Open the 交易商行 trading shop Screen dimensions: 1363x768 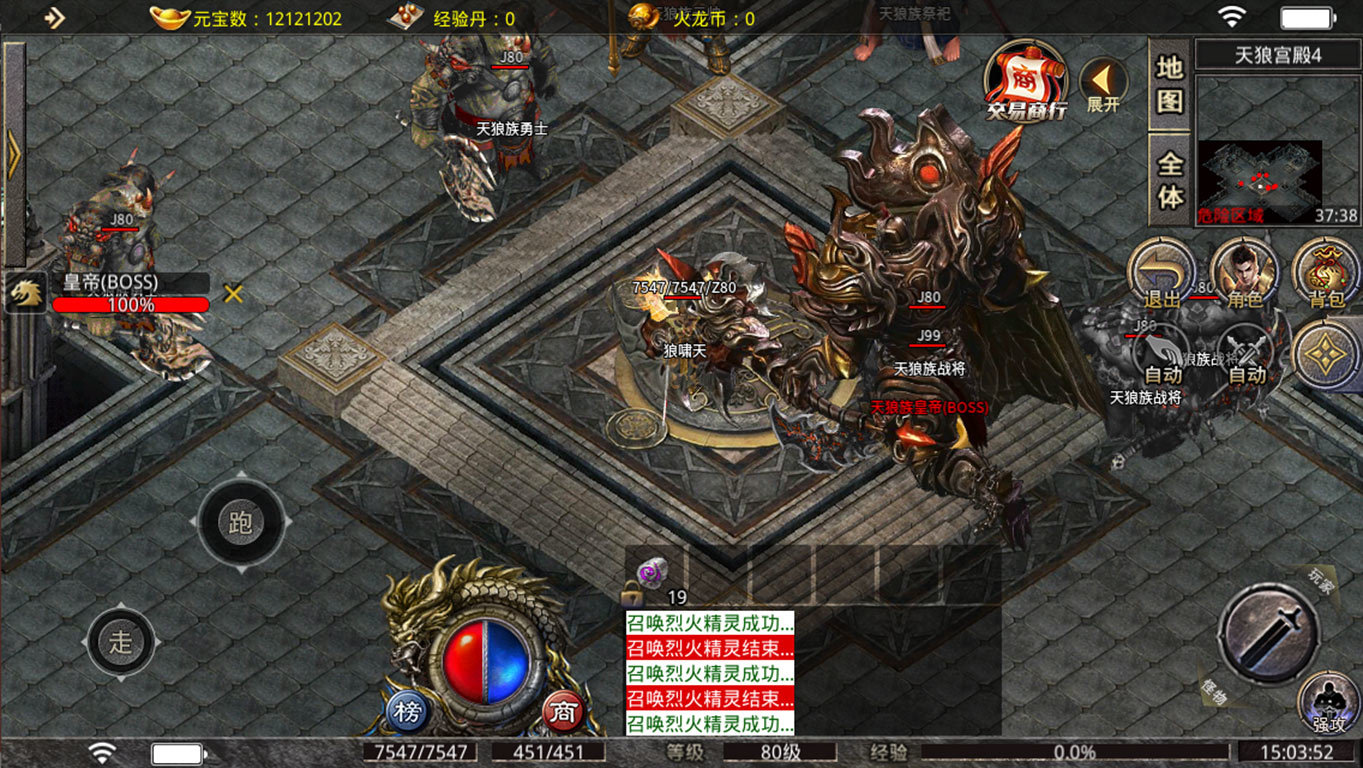tap(1025, 82)
